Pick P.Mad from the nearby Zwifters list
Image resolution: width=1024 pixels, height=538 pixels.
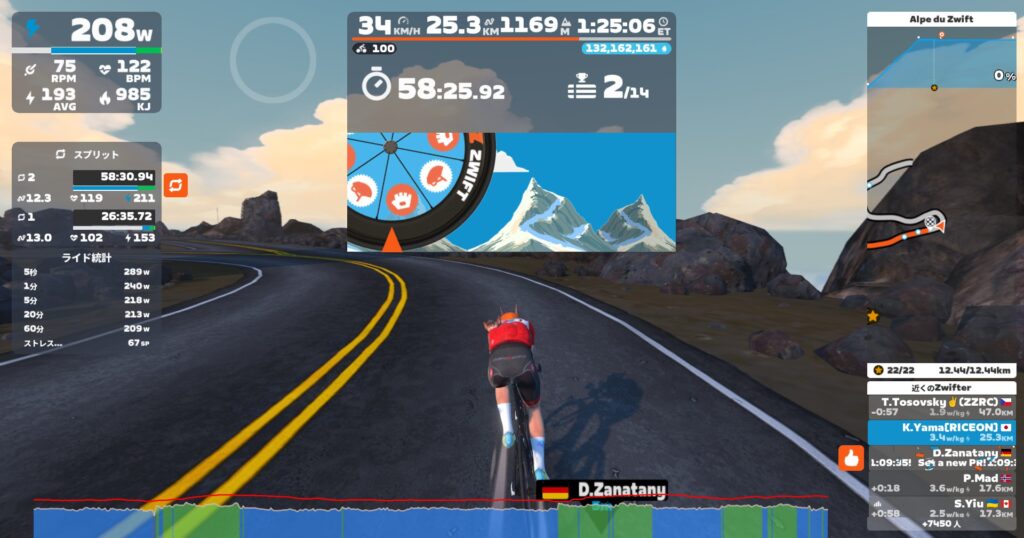940,483
